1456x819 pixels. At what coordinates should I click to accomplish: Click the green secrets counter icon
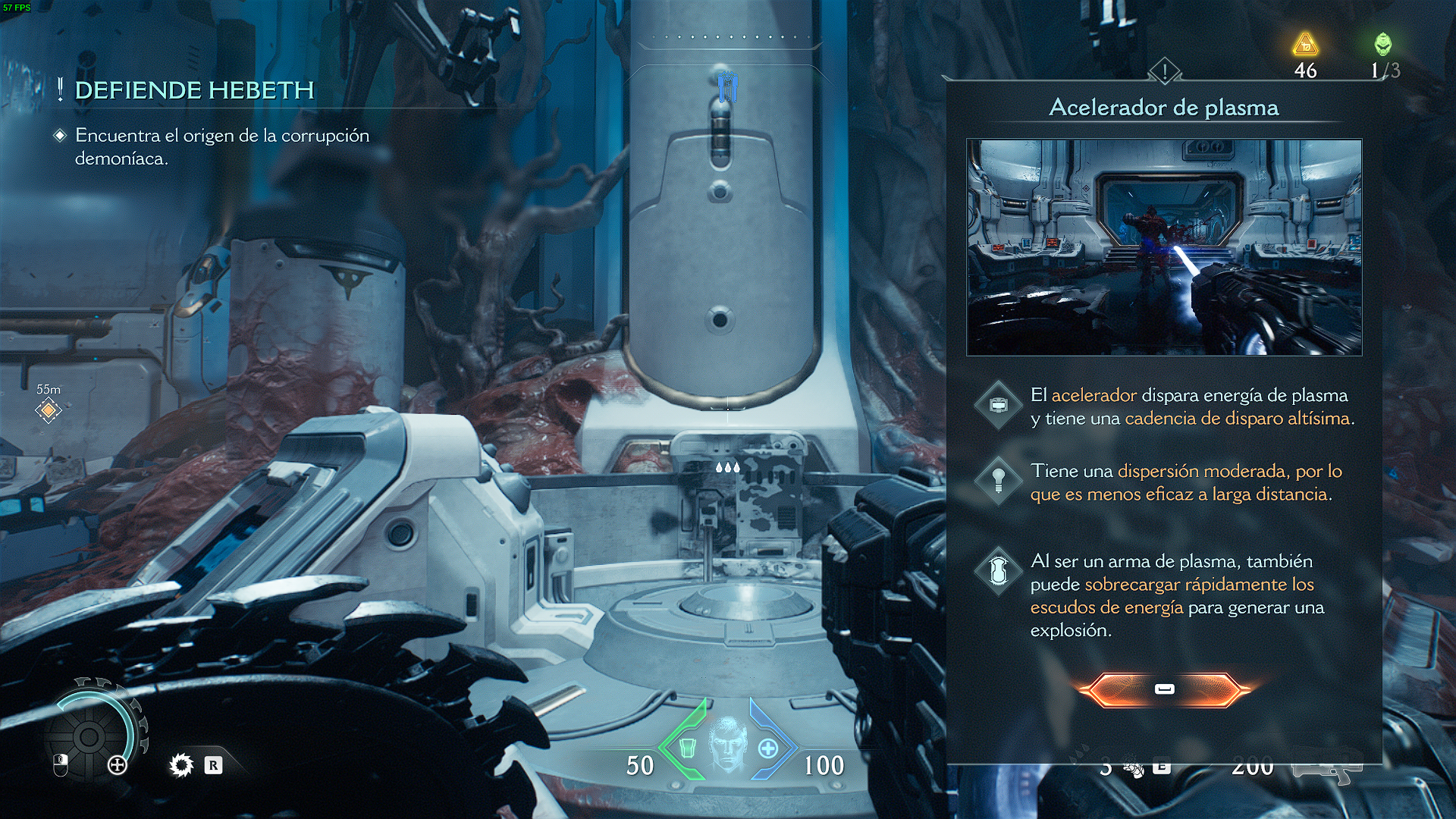click(x=1383, y=44)
